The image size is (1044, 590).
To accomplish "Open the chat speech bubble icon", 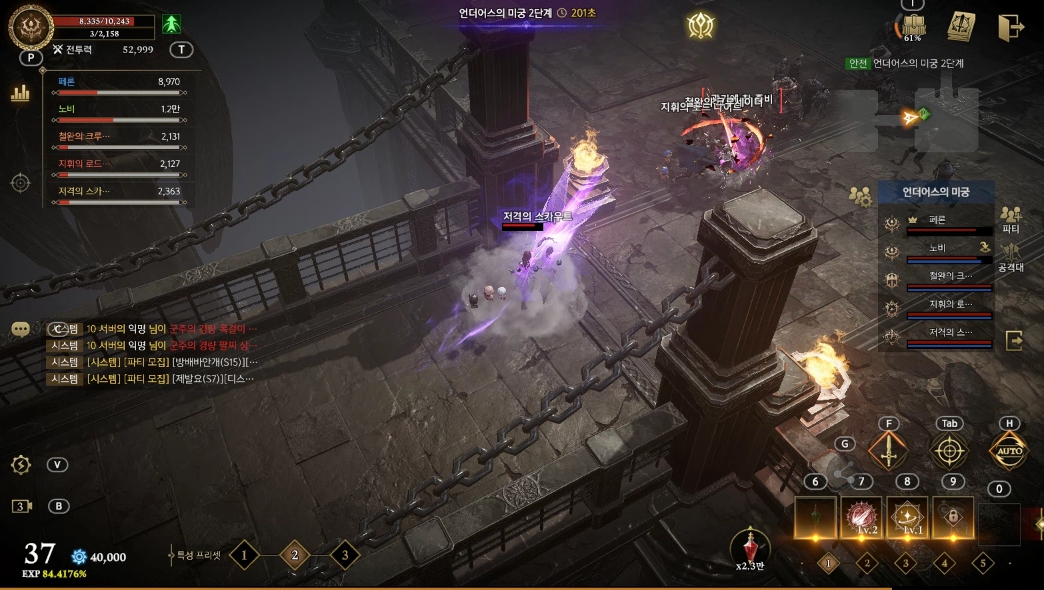I will [20, 328].
